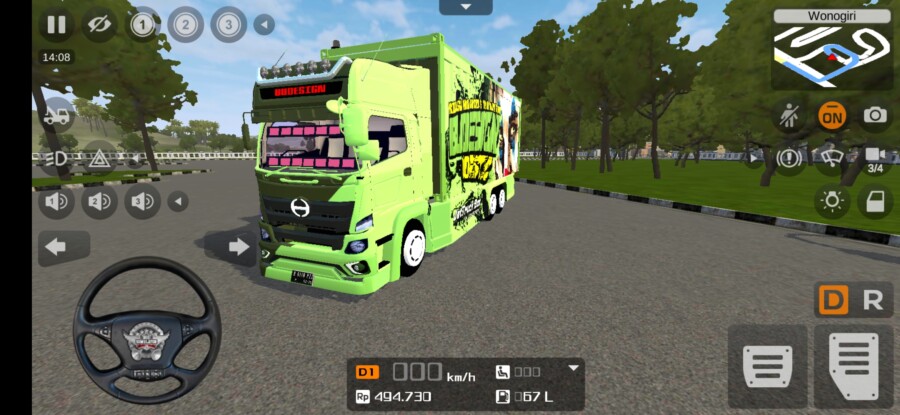
Task: Sound horn number 1
Action: coord(56,202)
